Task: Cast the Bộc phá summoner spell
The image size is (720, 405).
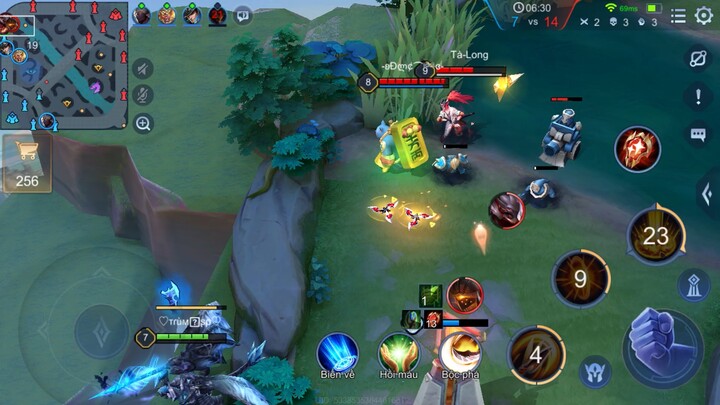Action: coord(460,353)
